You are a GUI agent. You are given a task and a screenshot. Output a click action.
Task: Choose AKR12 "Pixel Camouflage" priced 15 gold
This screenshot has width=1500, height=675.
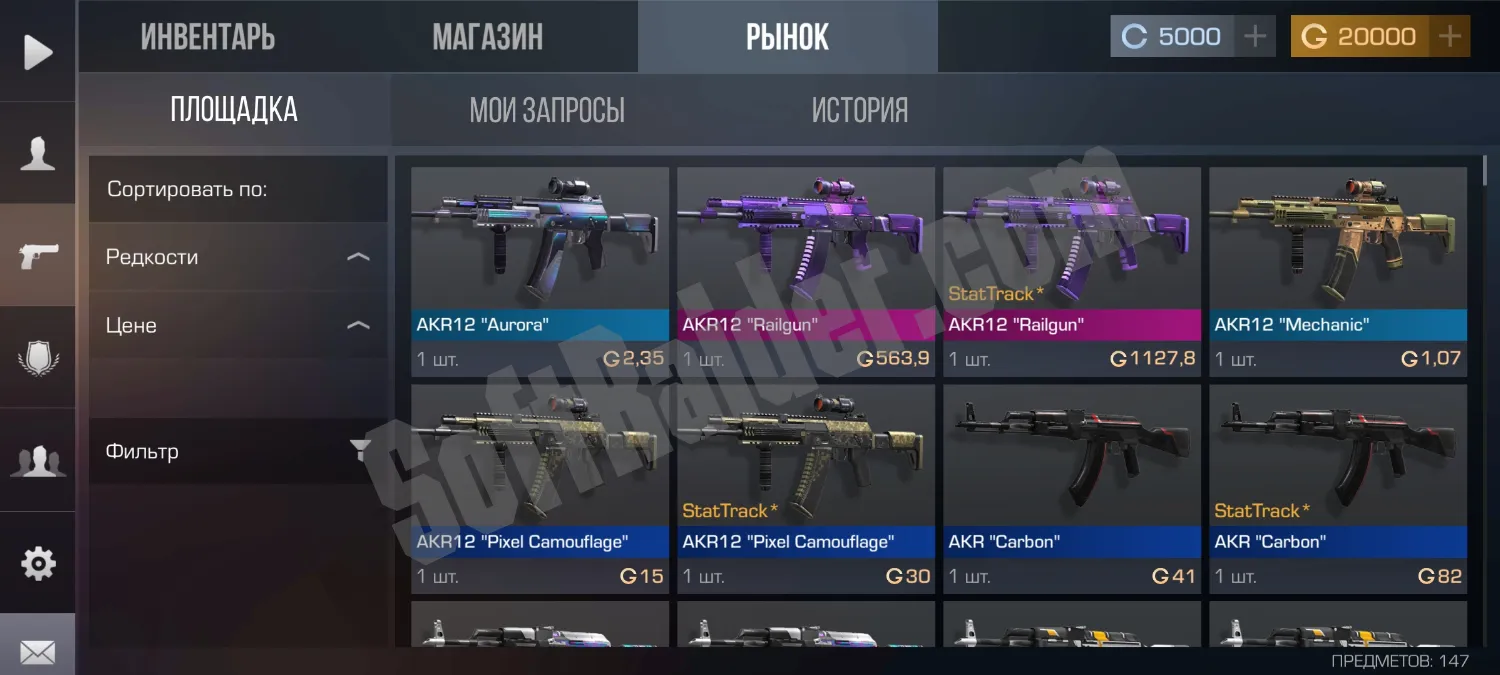coord(540,488)
